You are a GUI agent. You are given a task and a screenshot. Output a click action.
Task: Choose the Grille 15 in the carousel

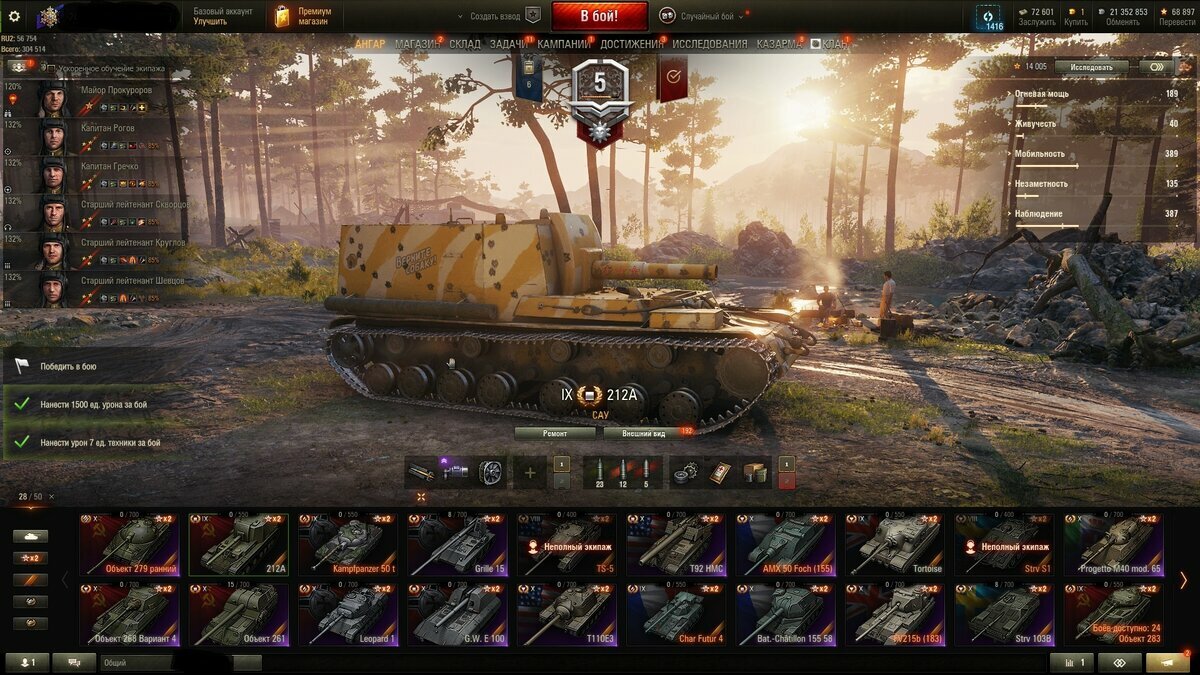point(456,545)
